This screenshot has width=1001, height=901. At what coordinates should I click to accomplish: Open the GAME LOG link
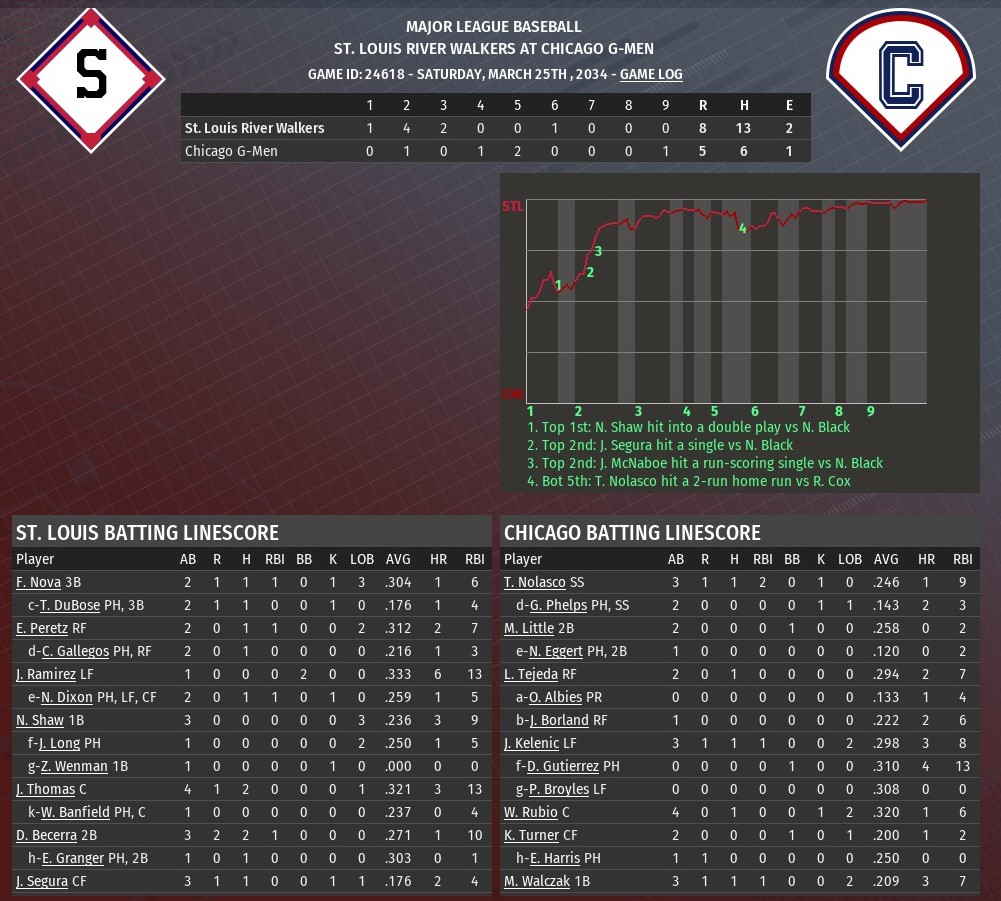click(651, 74)
